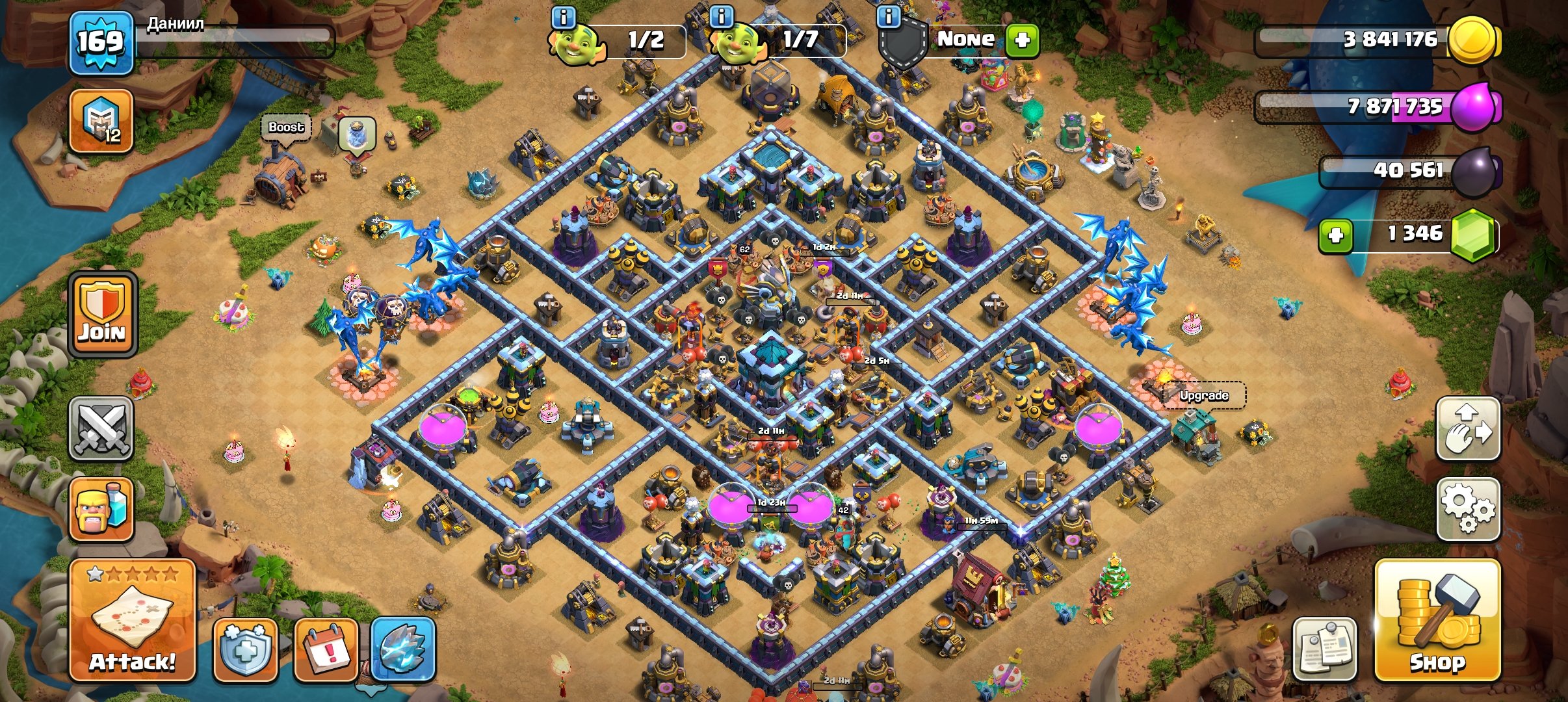Viewport: 1568px width, 702px height.
Task: Open the events calendar
Action: (326, 649)
